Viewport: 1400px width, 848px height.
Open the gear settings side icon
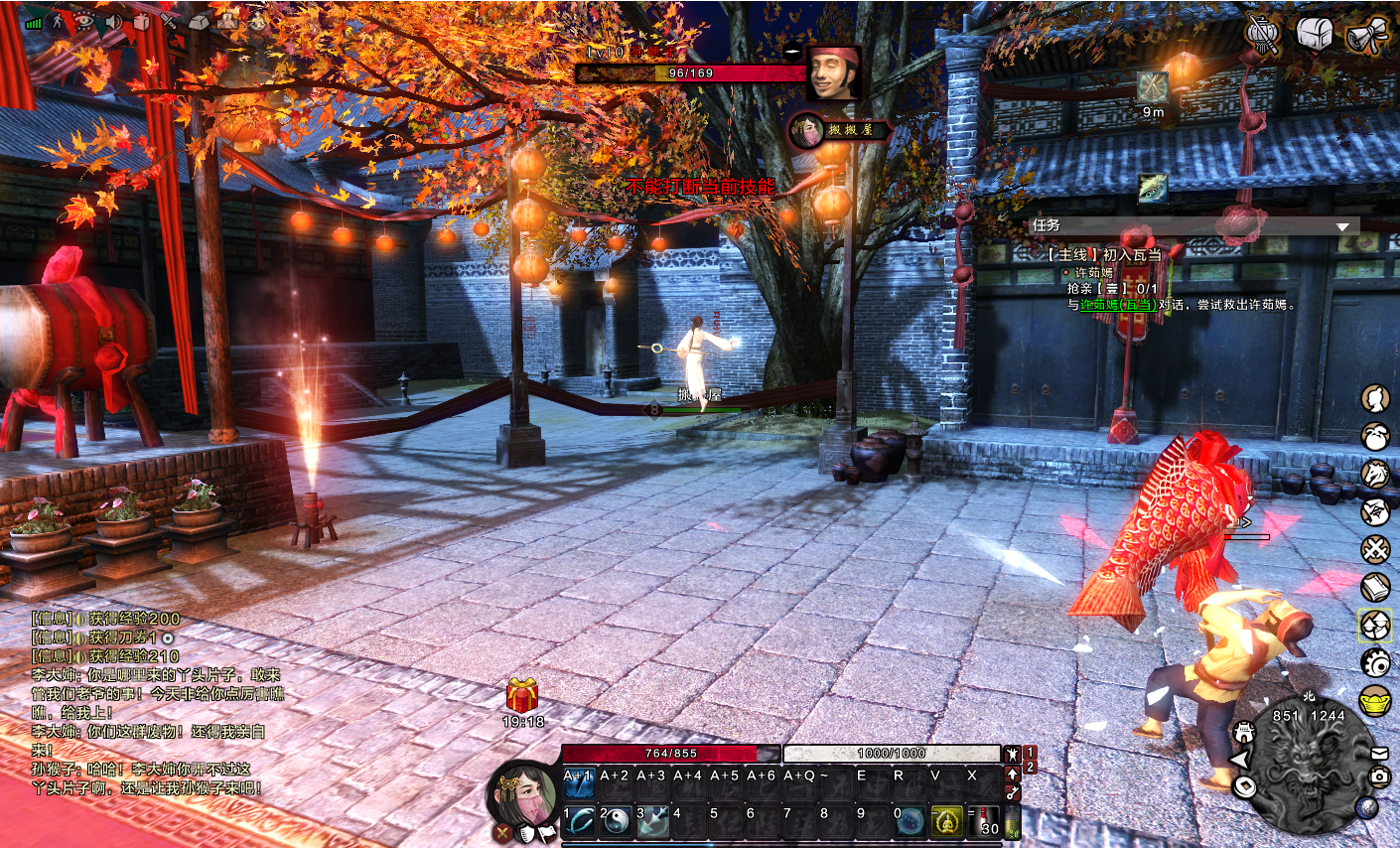[1375, 662]
